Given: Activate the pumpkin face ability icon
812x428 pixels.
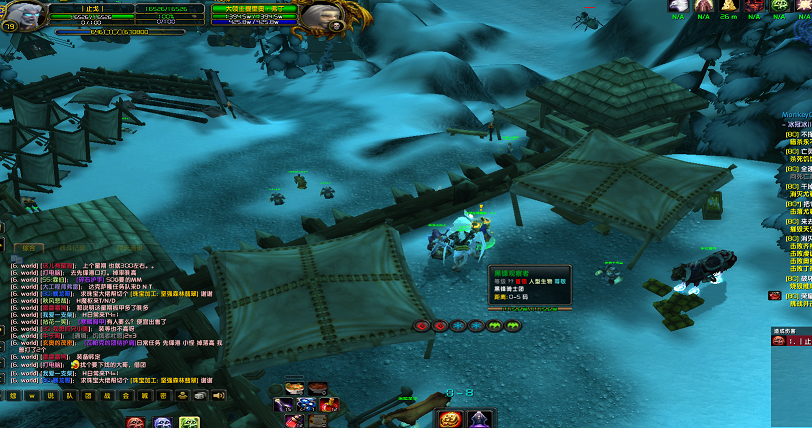Looking at the screenshot, I should 449,418.
